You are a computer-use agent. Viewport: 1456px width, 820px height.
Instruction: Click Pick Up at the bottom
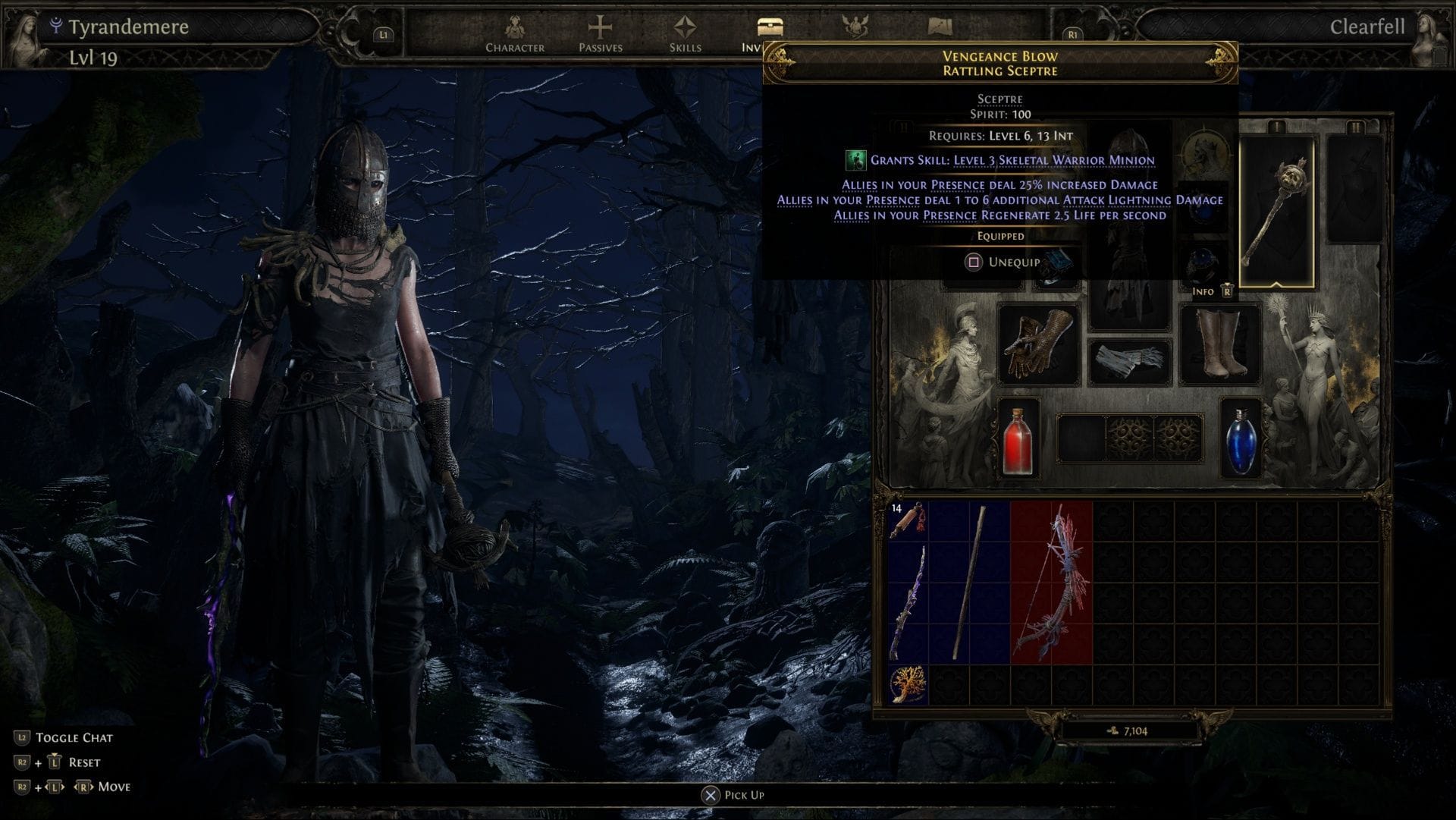734,793
